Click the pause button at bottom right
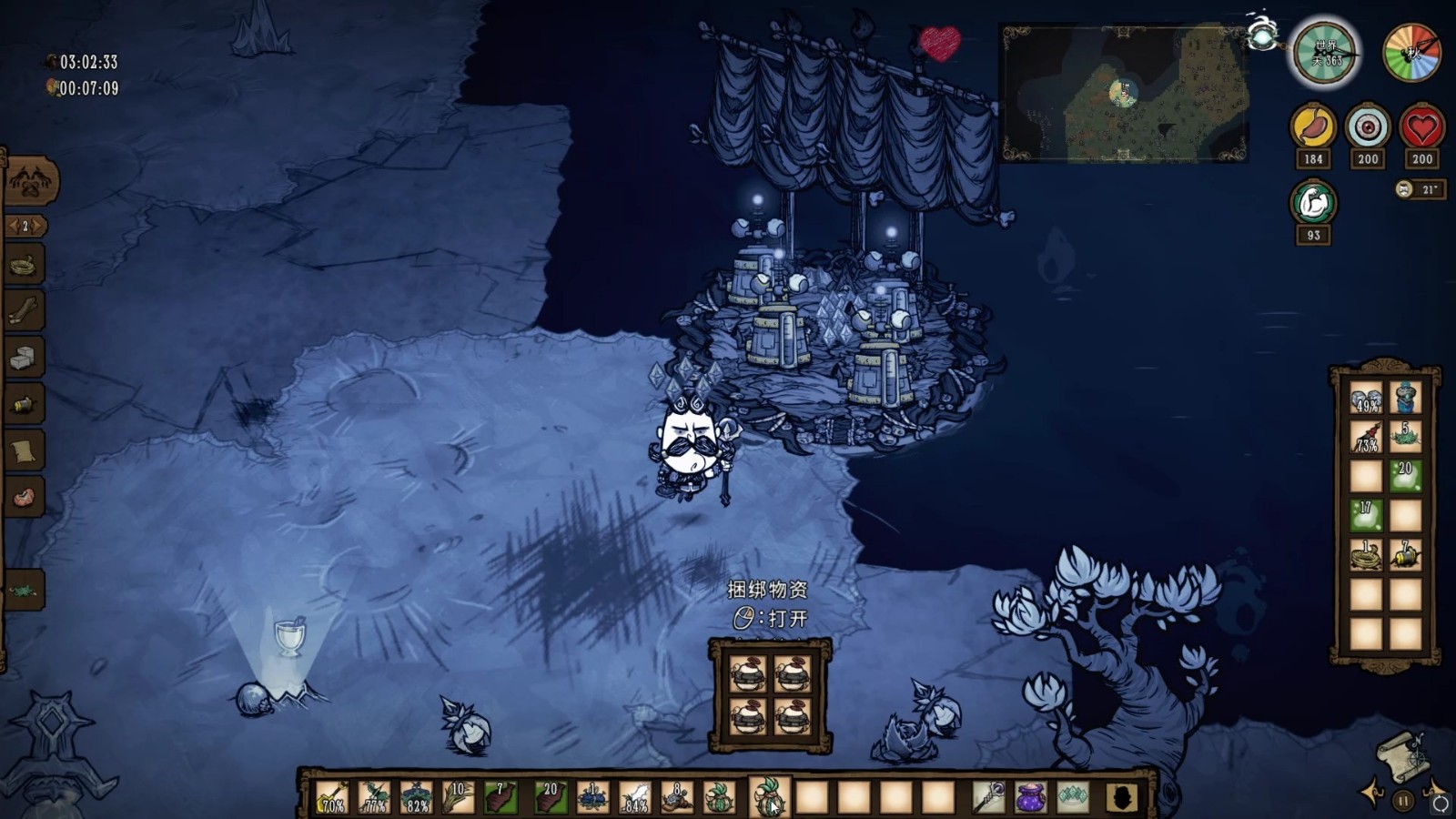1456x819 pixels. 1403,802
